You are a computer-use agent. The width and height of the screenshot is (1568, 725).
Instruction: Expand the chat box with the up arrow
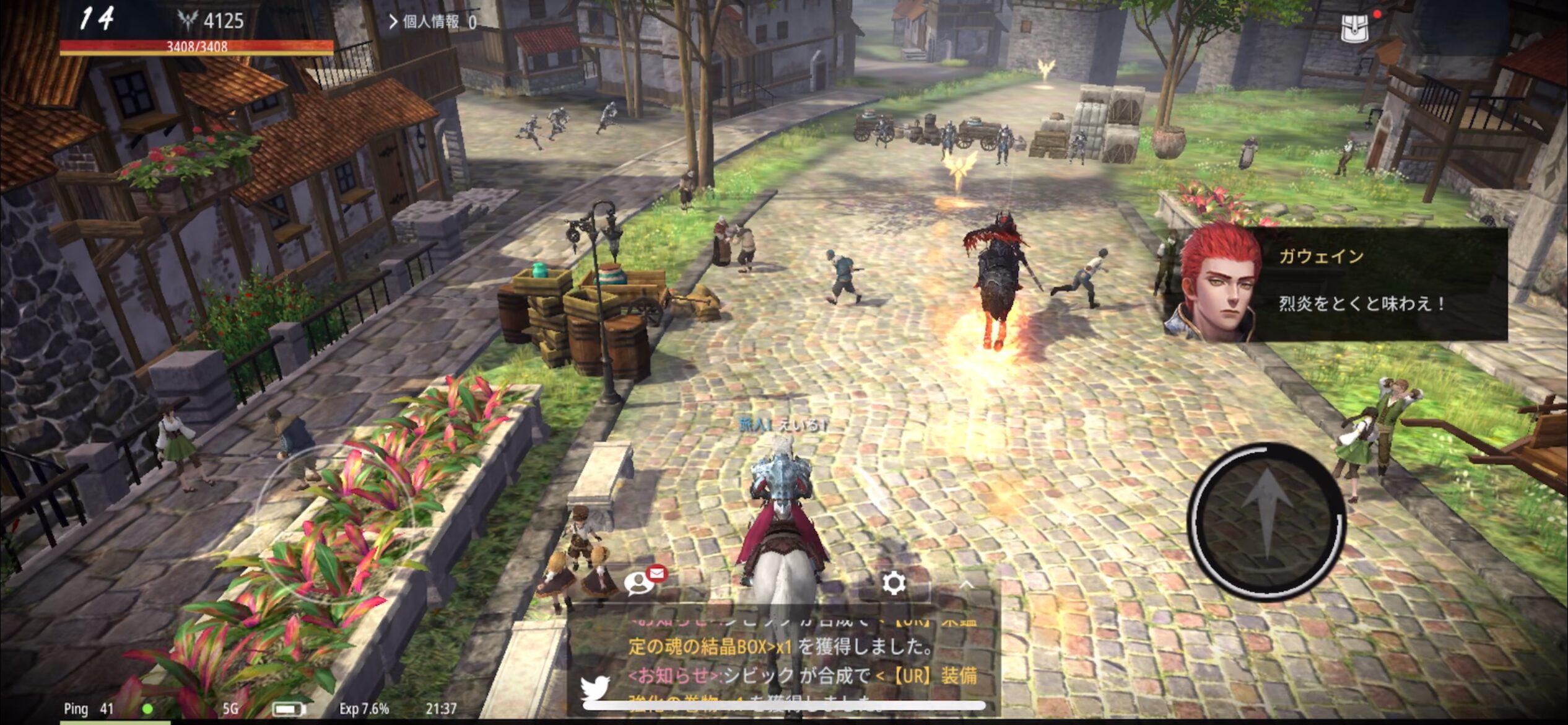[967, 584]
